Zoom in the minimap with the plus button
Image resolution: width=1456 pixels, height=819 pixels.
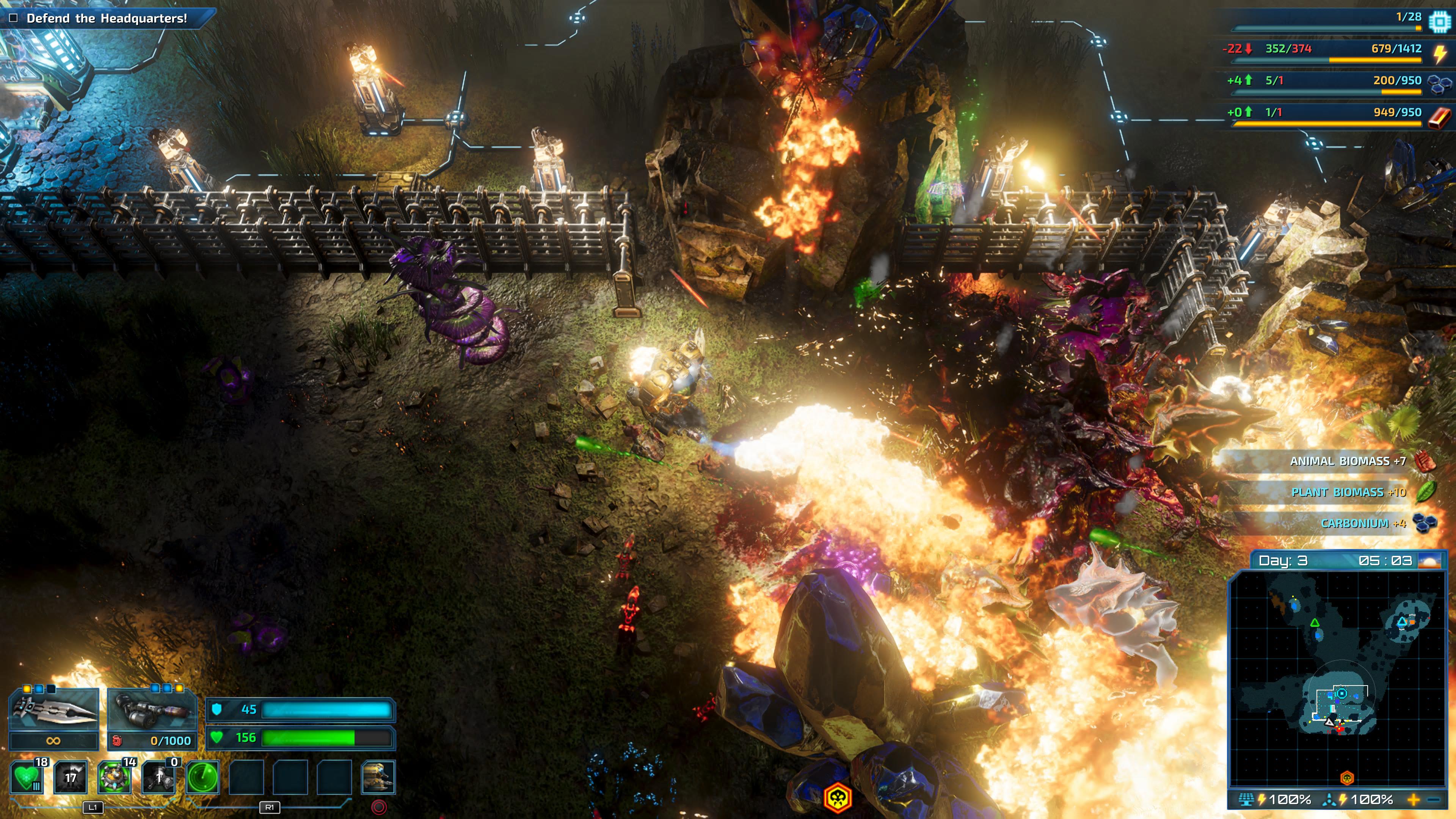(x=1414, y=799)
